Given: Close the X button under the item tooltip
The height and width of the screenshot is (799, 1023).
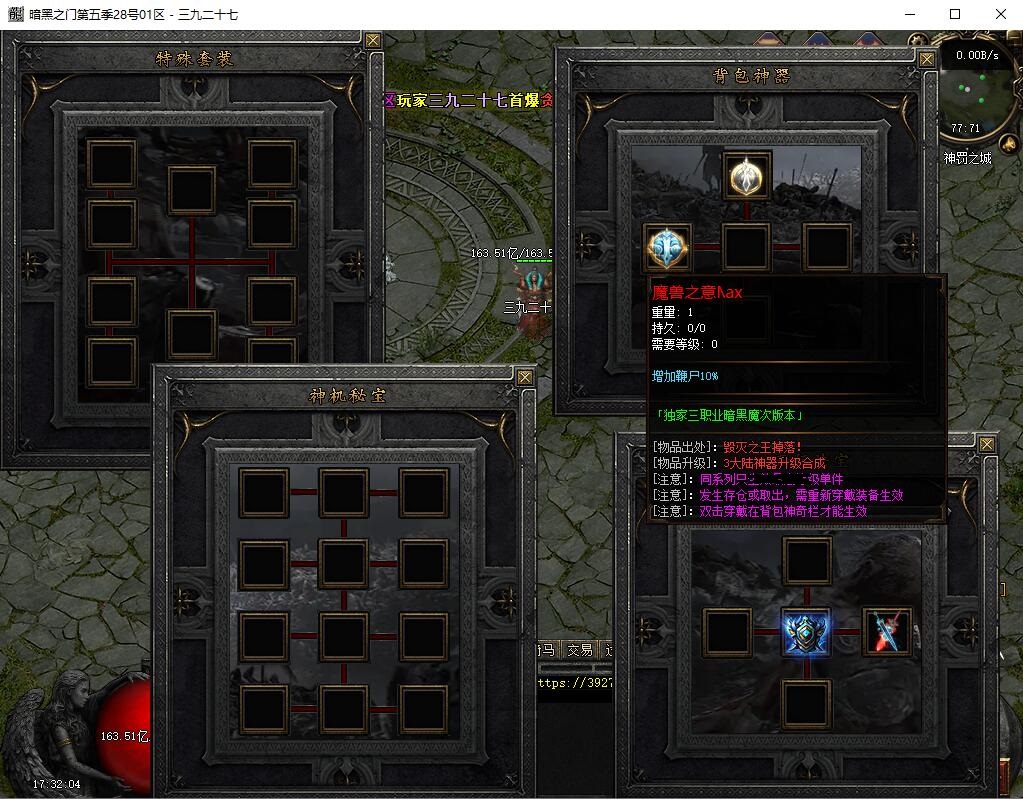Looking at the screenshot, I should click(x=987, y=444).
